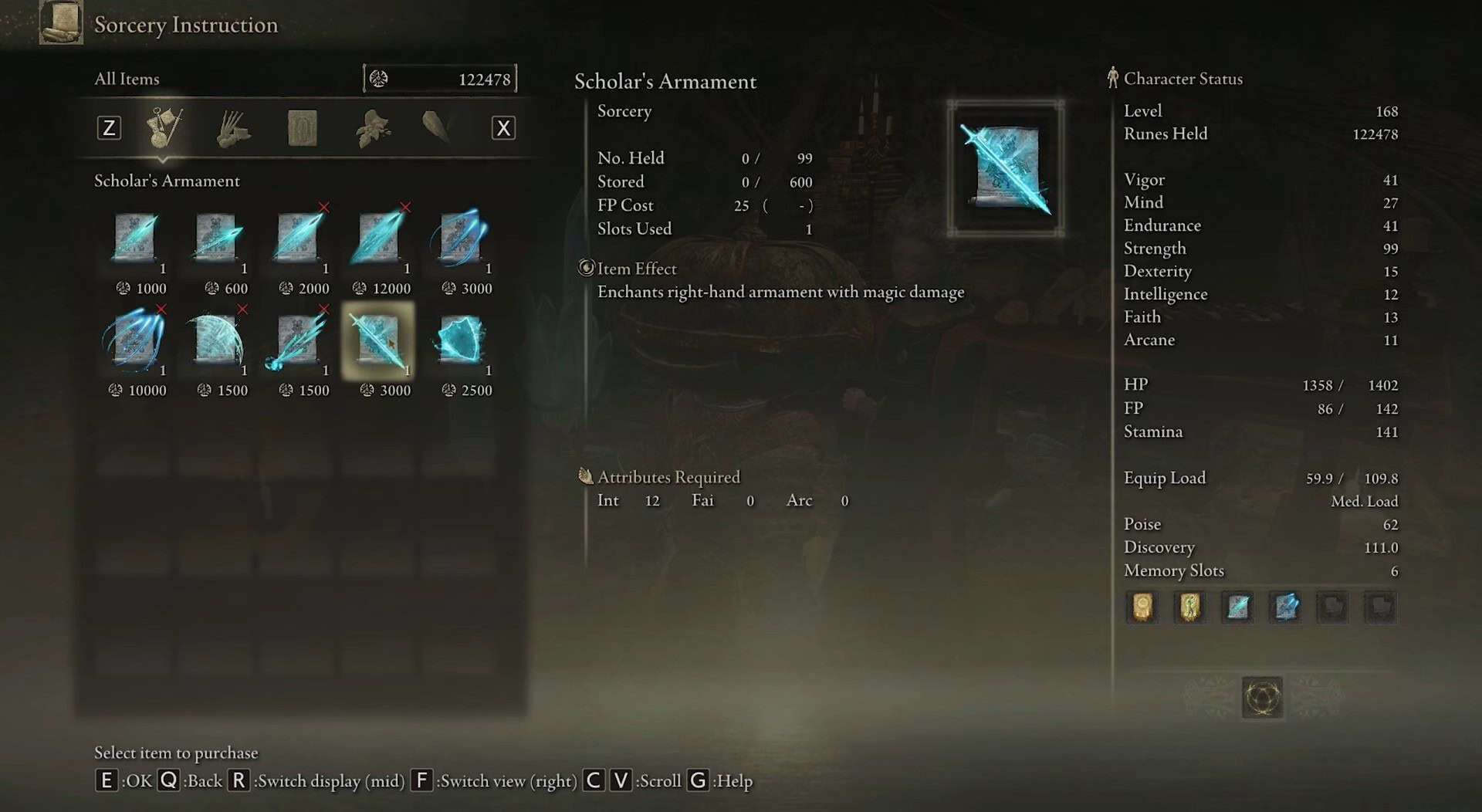
Task: Pick the shield sorcery costing 2500 runes
Action: [460, 340]
